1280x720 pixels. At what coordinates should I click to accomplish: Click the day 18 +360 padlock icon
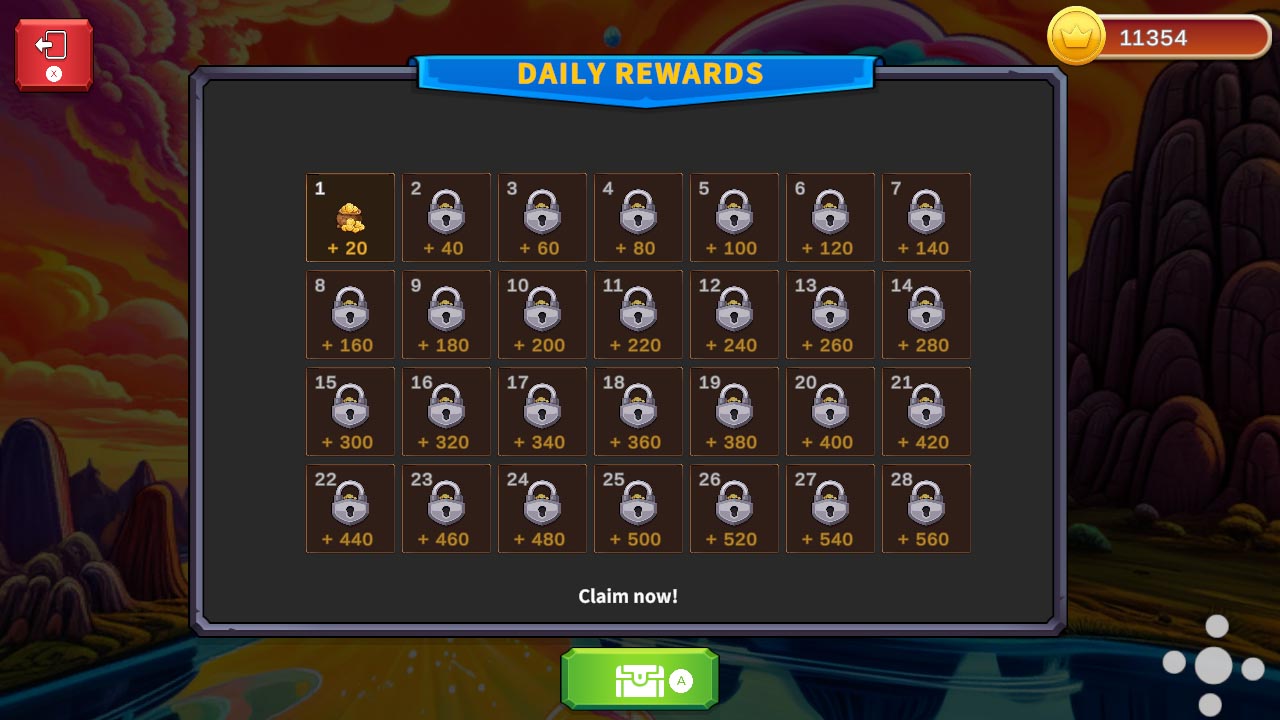click(638, 409)
